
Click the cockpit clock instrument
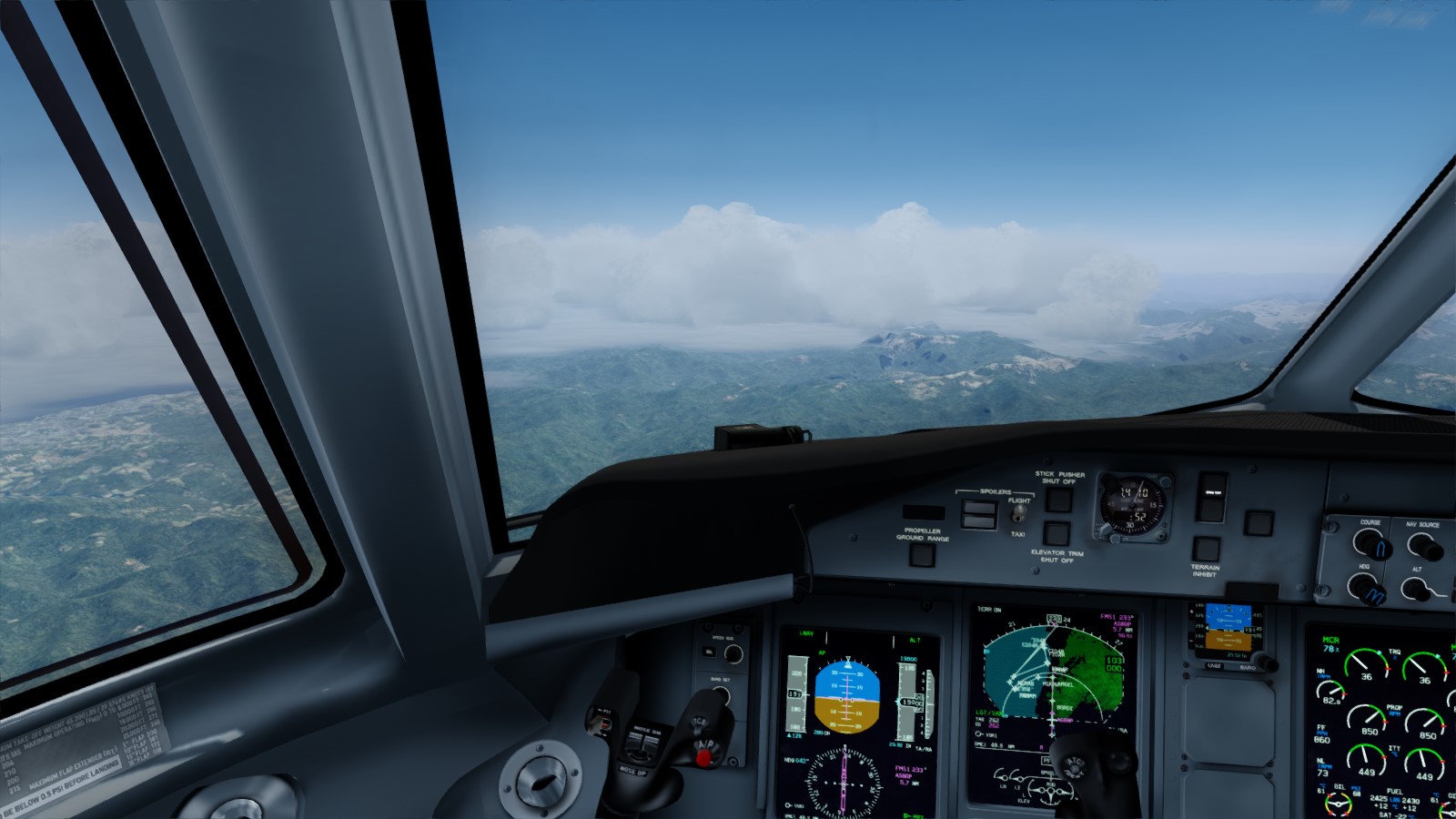click(1132, 504)
